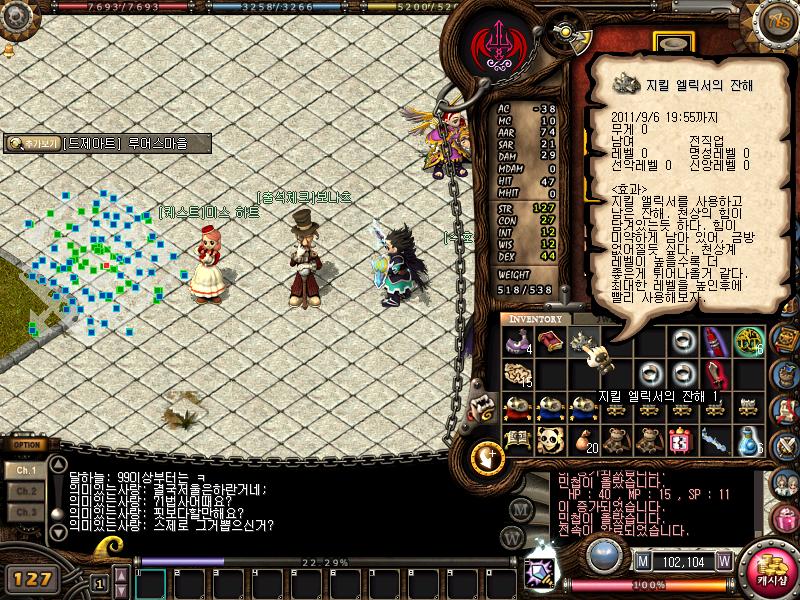This screenshot has width=800, height=600.
Task: Select the green gold-emblem coin item
Action: click(748, 341)
